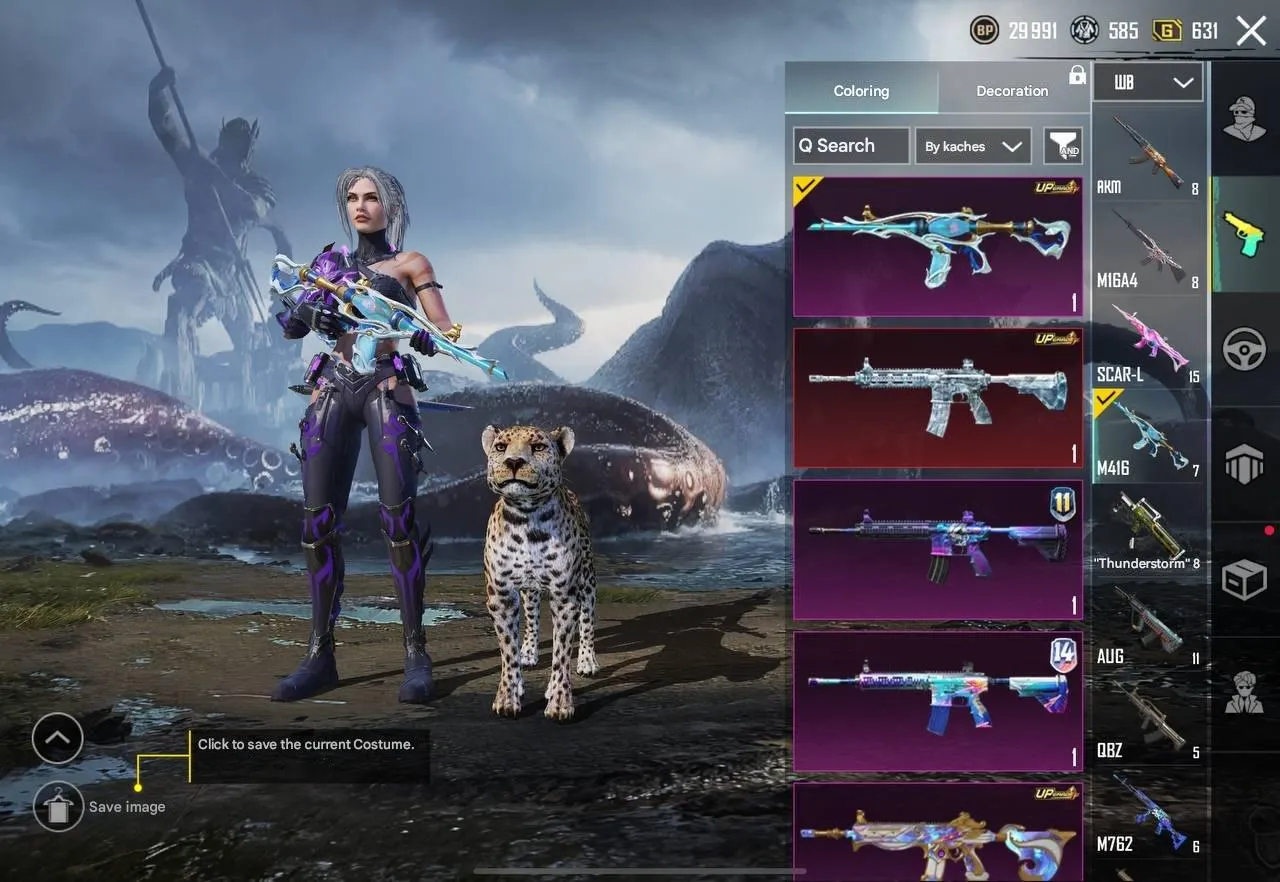Toggle the lock icon above Decoration
This screenshot has height=882, width=1280.
[1077, 76]
